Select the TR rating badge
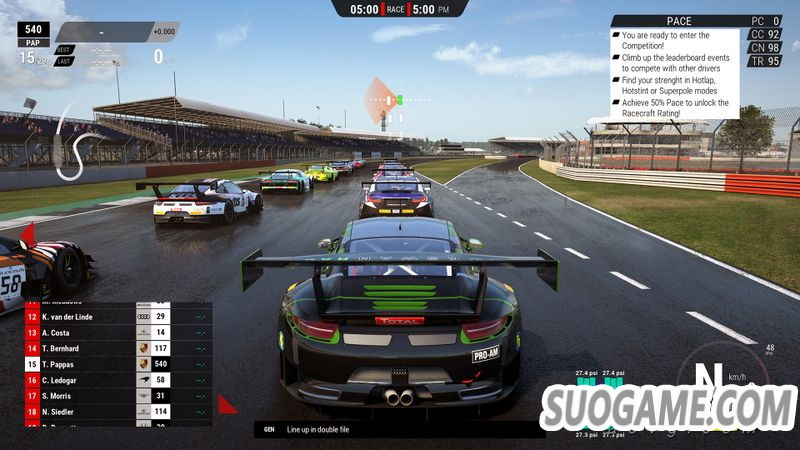This screenshot has width=800, height=450. click(x=765, y=60)
